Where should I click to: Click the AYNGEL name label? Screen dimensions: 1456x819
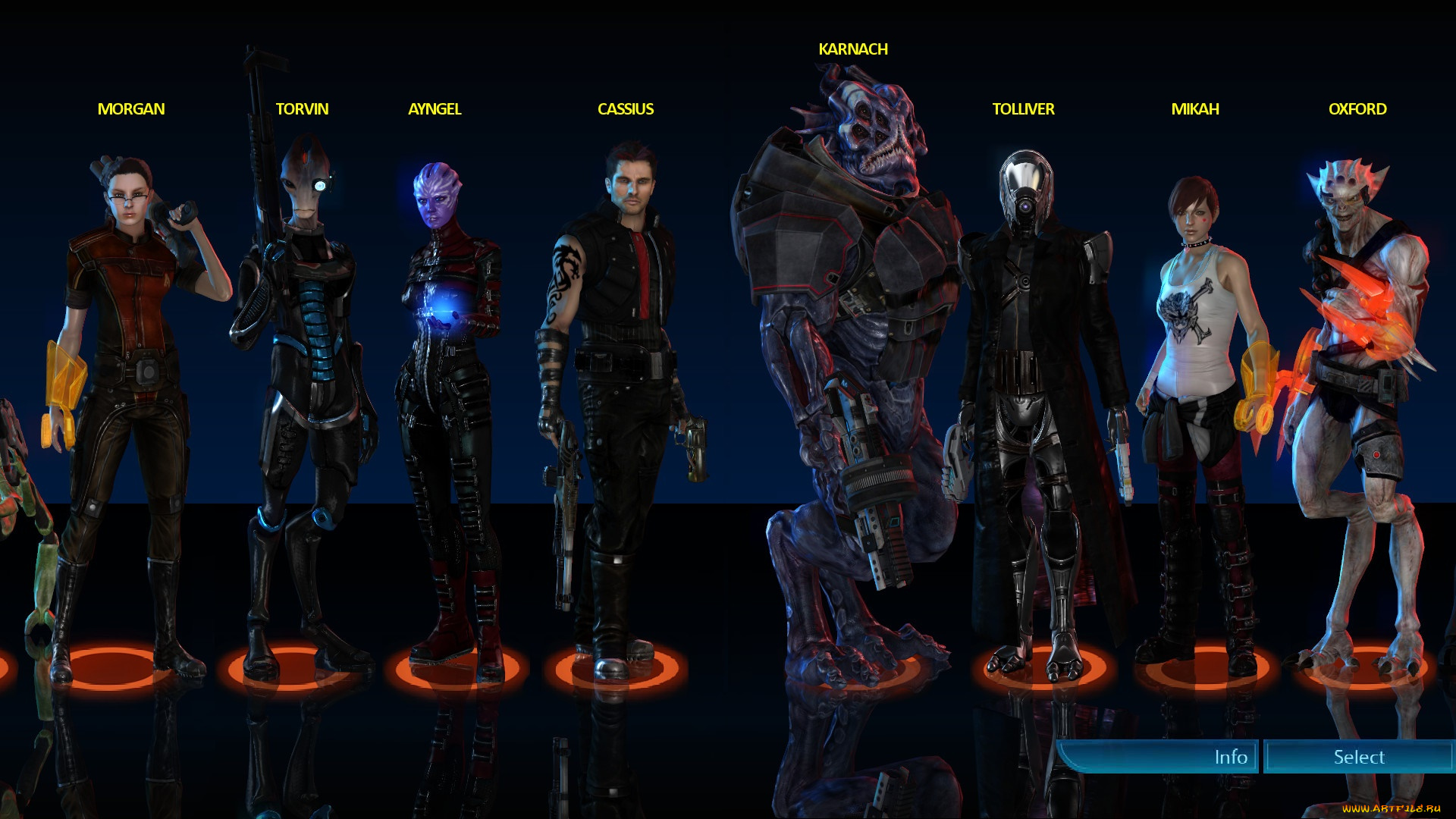click(x=434, y=109)
